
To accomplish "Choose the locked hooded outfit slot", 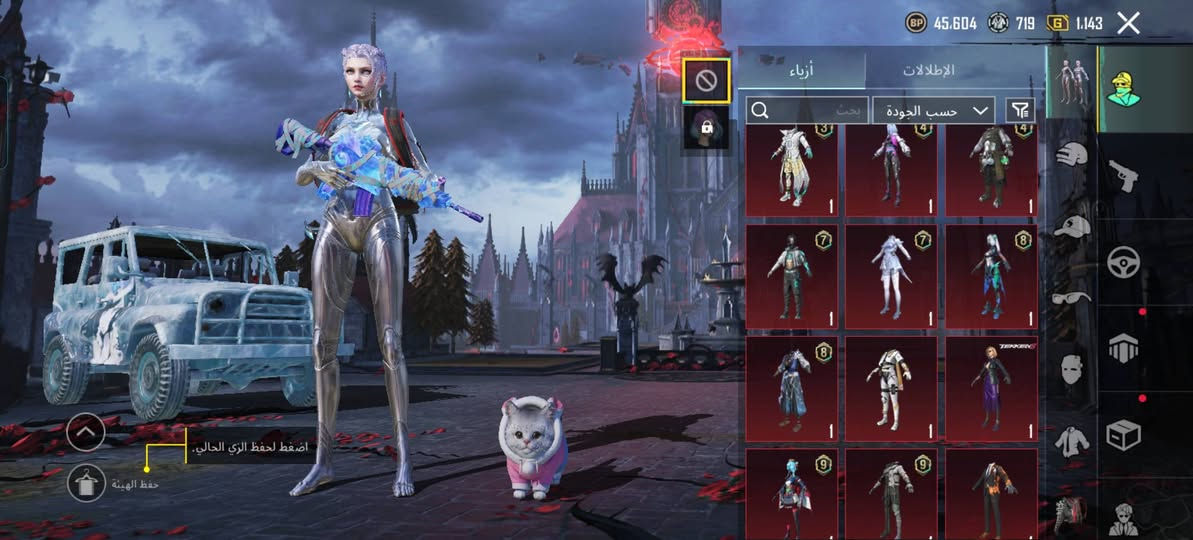I will click(x=706, y=128).
